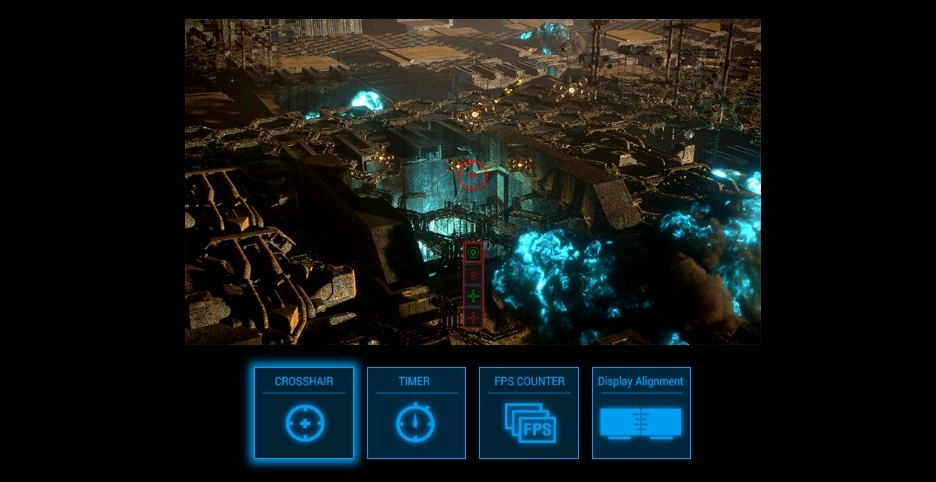936x482 pixels.
Task: Select the red circle crosshair option
Action: click(474, 272)
